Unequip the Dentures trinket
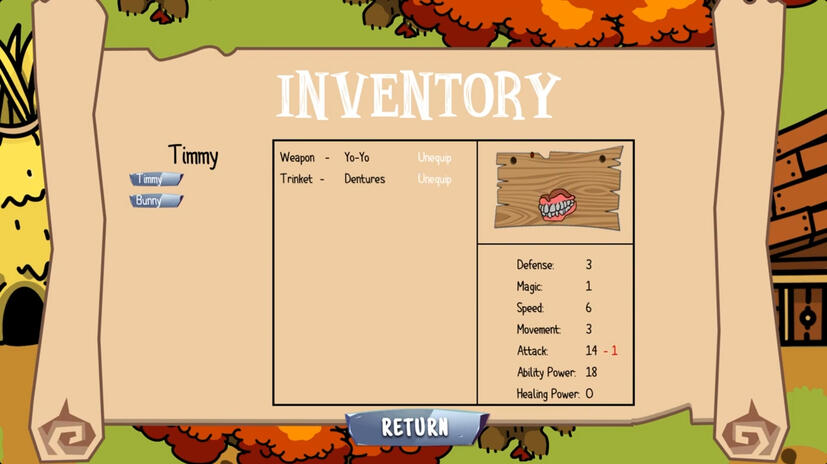This screenshot has height=464, width=827. (x=434, y=180)
